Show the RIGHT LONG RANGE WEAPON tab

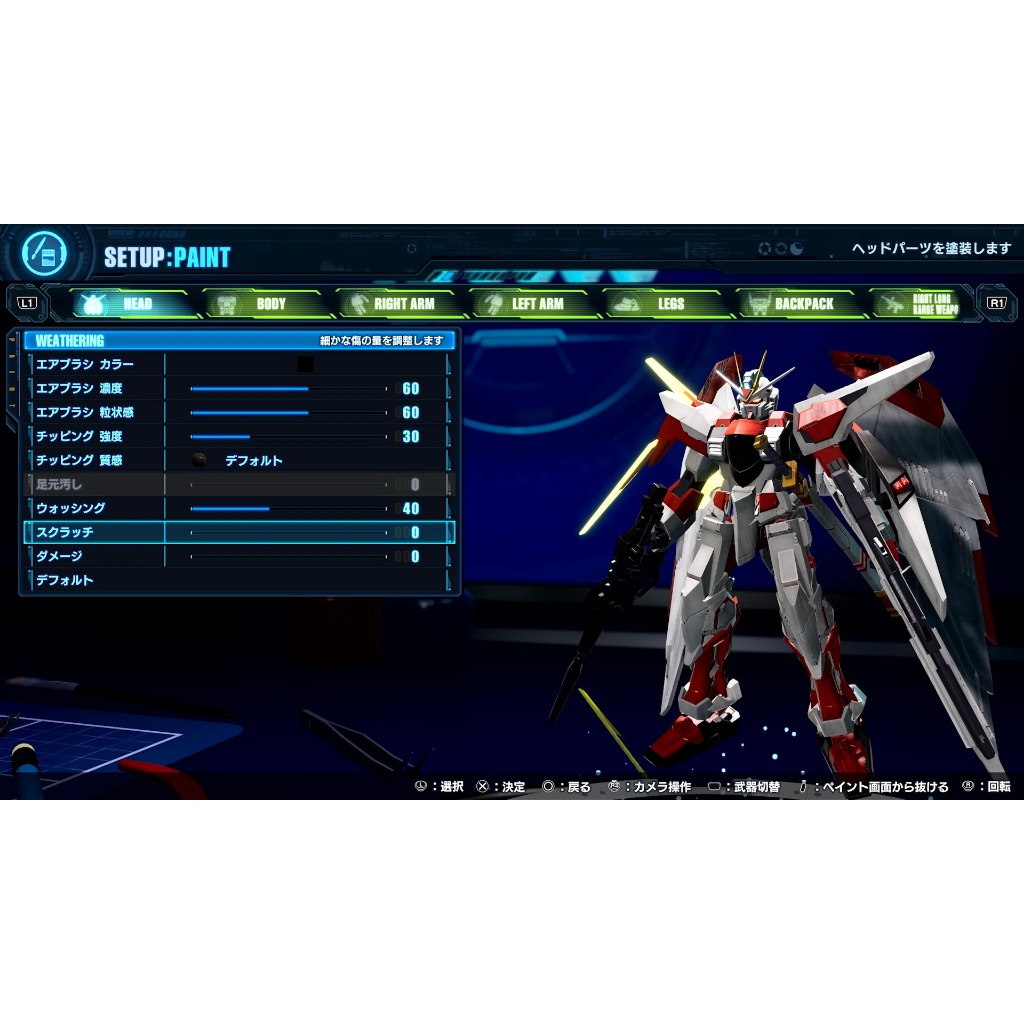[920, 304]
